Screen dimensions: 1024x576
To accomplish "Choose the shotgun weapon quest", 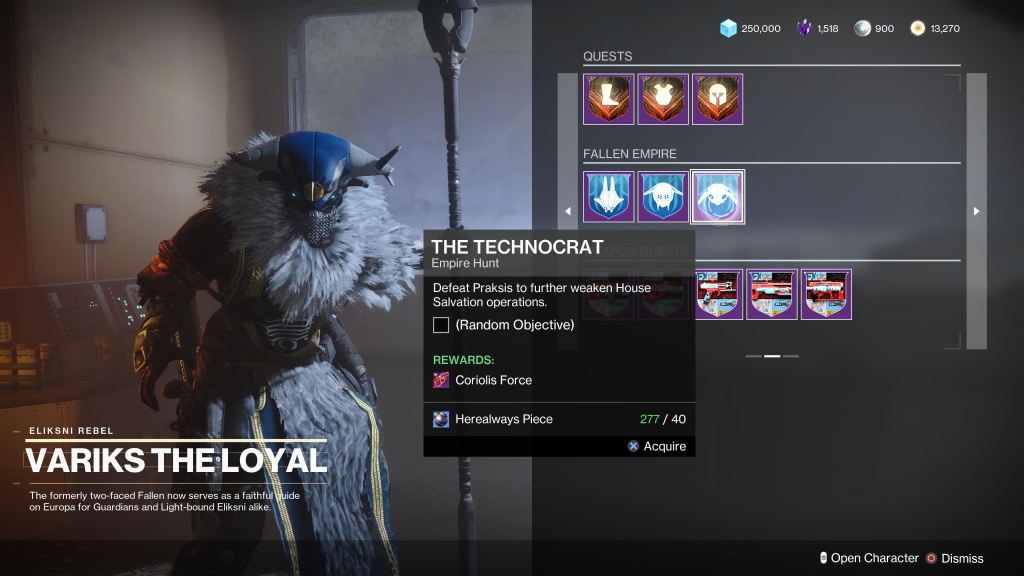I will pos(772,294).
